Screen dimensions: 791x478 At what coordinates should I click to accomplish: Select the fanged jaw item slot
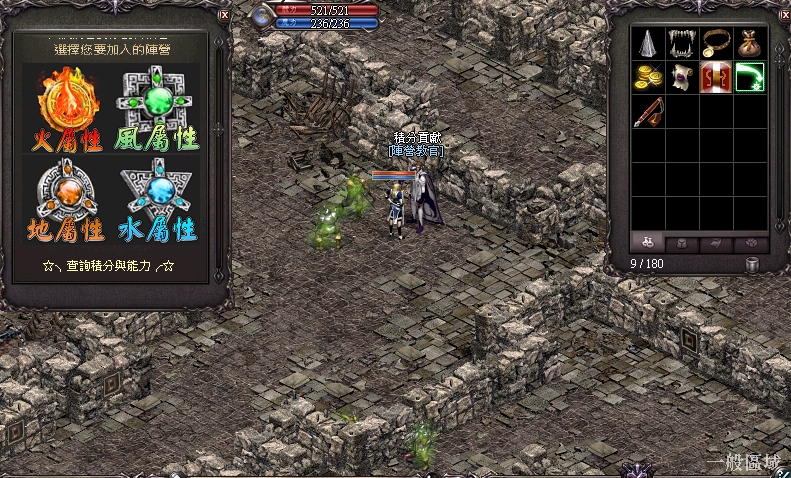click(682, 43)
